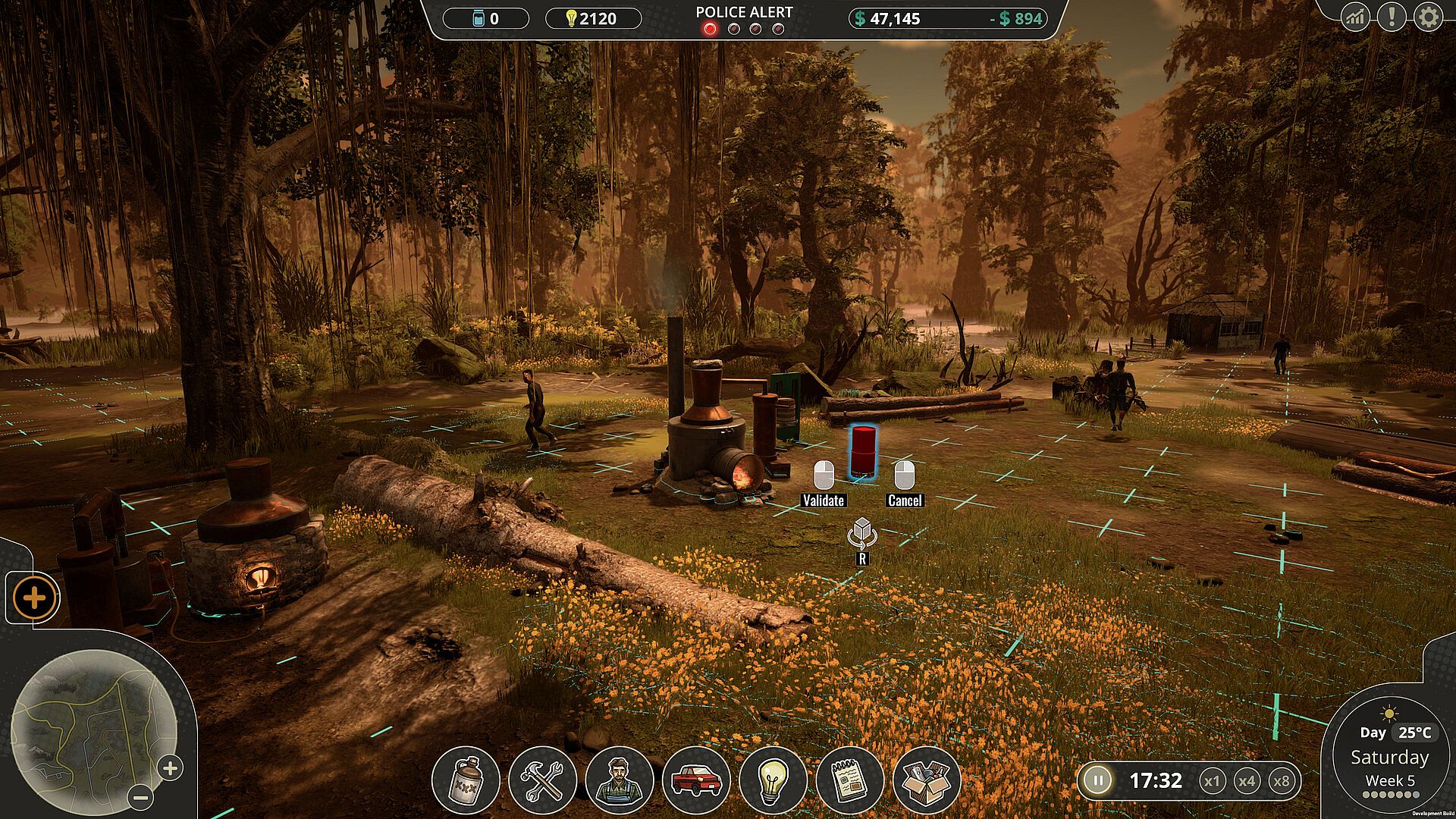Open the workers portrait menu
Screen dimensions: 1456x819
click(620, 780)
